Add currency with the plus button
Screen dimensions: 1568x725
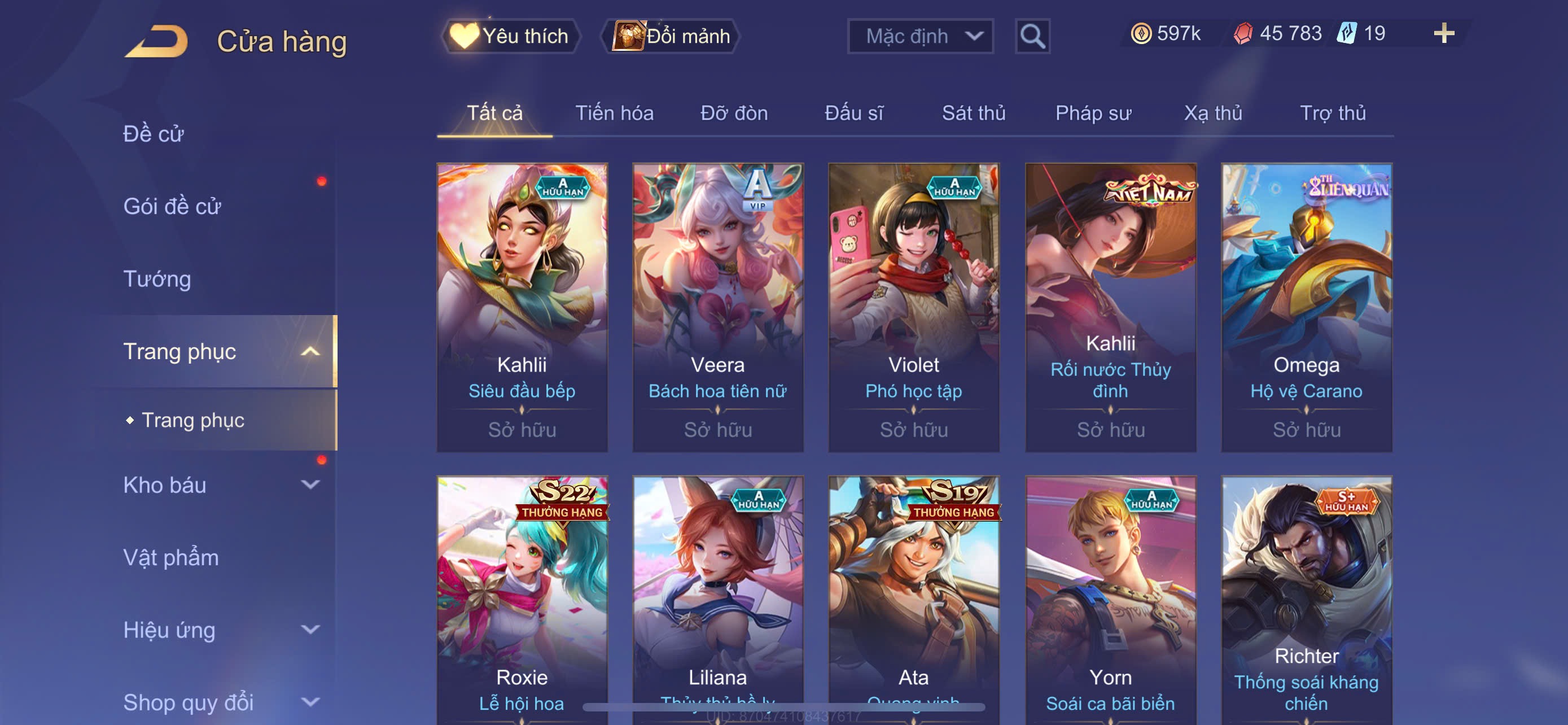1443,33
